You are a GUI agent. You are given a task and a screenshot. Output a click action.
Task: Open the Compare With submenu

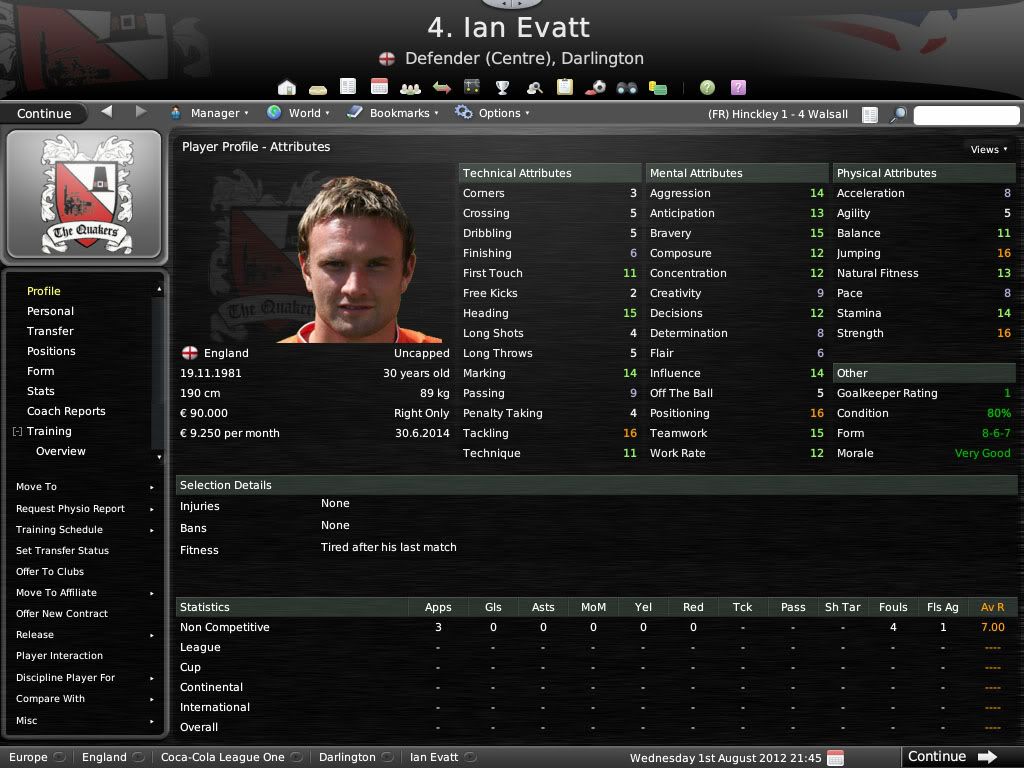coord(50,698)
